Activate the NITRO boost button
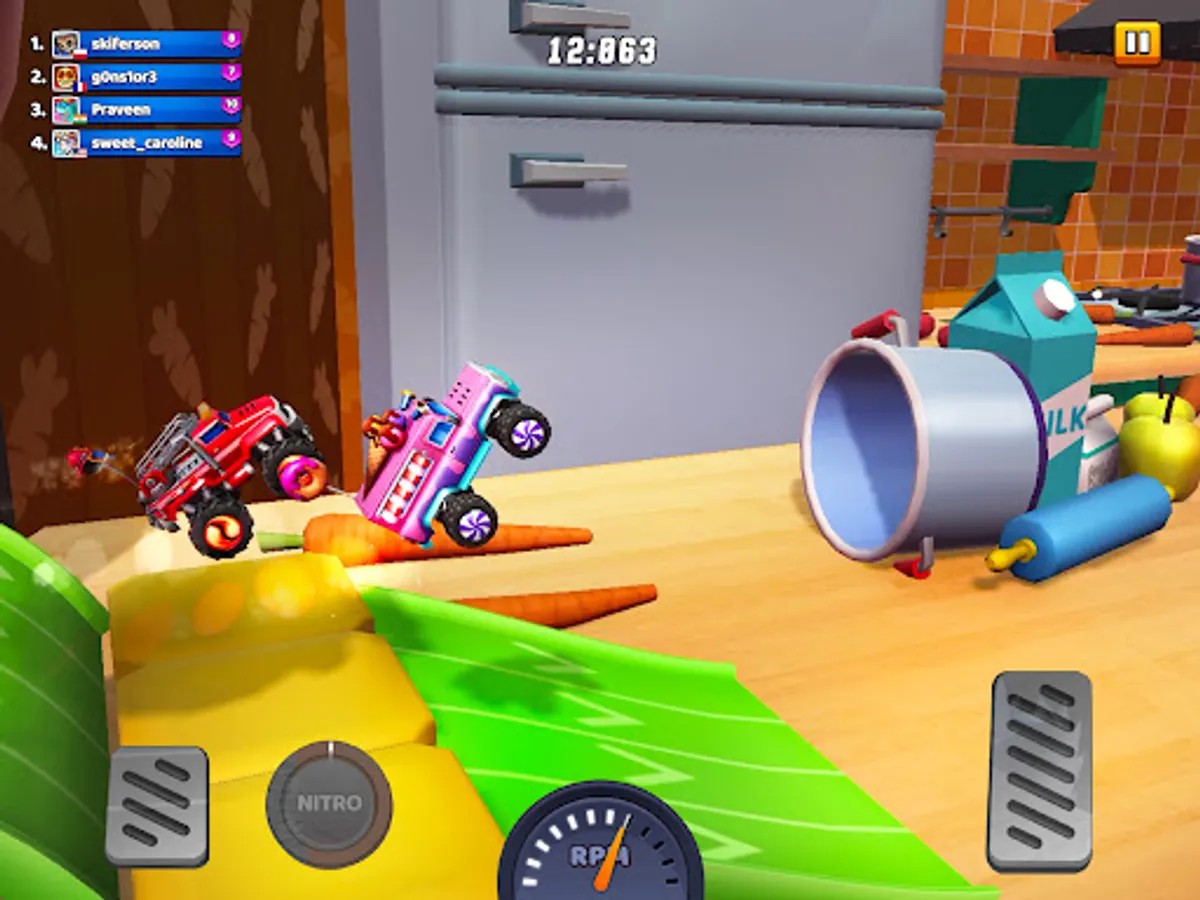 click(329, 804)
